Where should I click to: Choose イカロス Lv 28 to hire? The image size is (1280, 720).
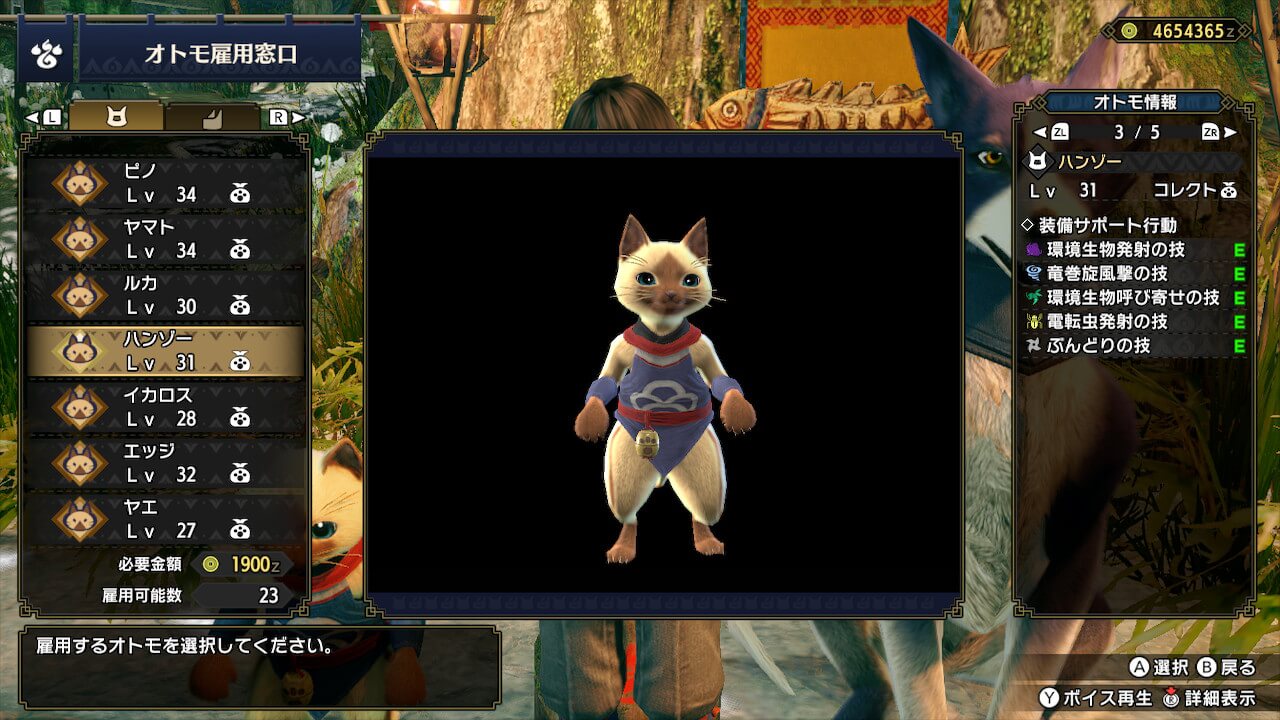[165, 407]
